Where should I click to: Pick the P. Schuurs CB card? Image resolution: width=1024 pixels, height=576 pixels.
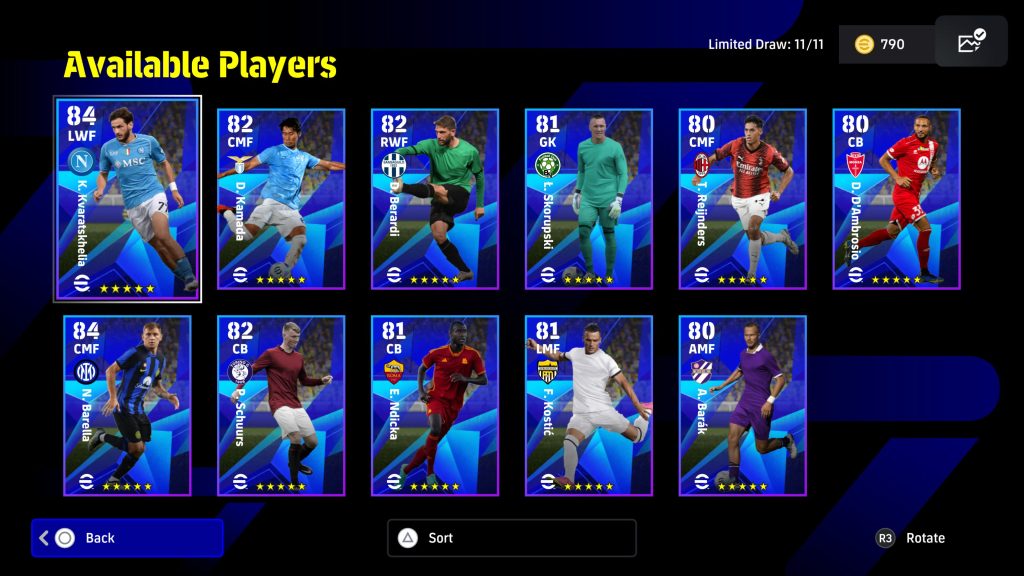tap(281, 405)
